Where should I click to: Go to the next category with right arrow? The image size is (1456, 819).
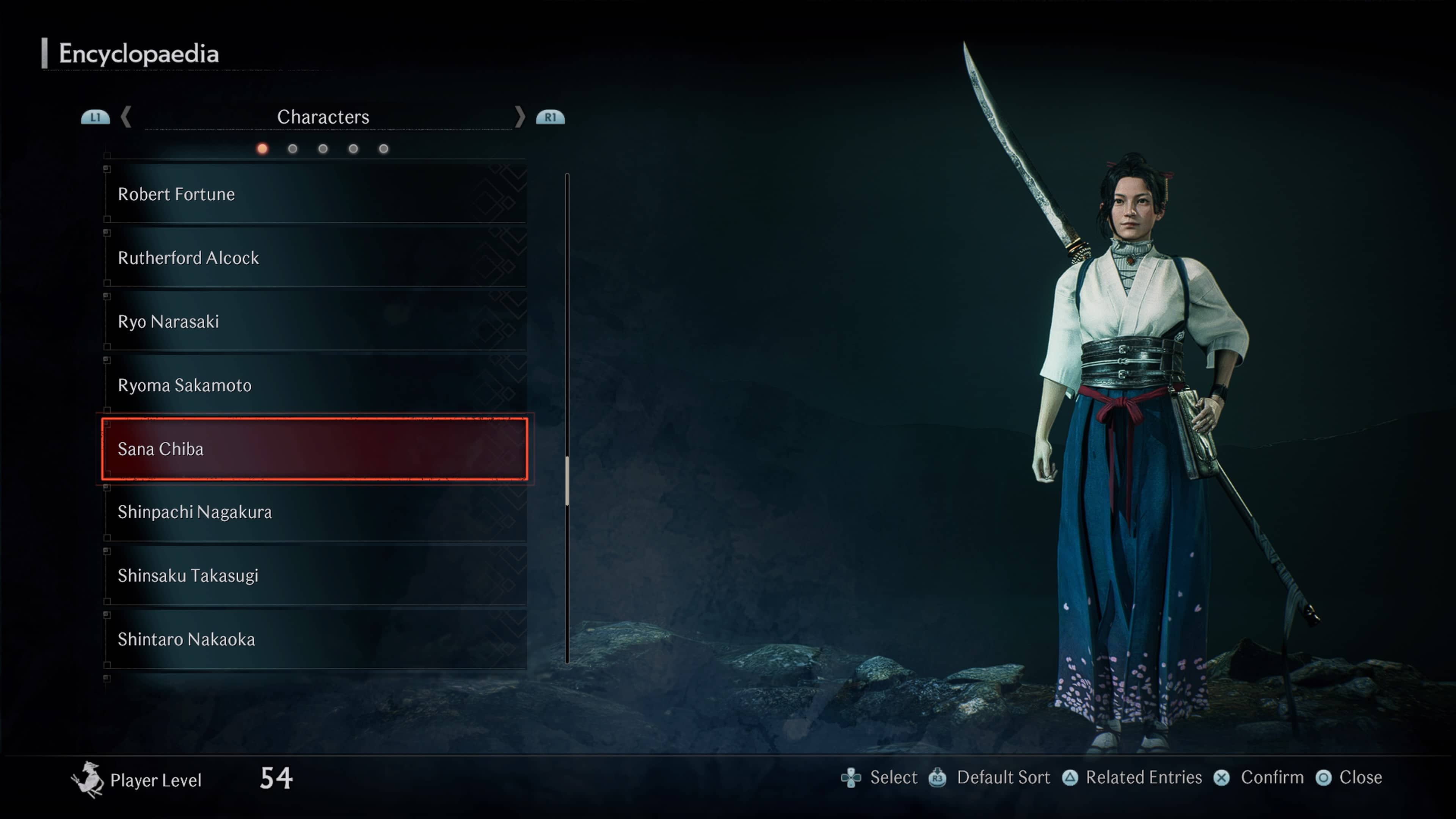coord(519,117)
